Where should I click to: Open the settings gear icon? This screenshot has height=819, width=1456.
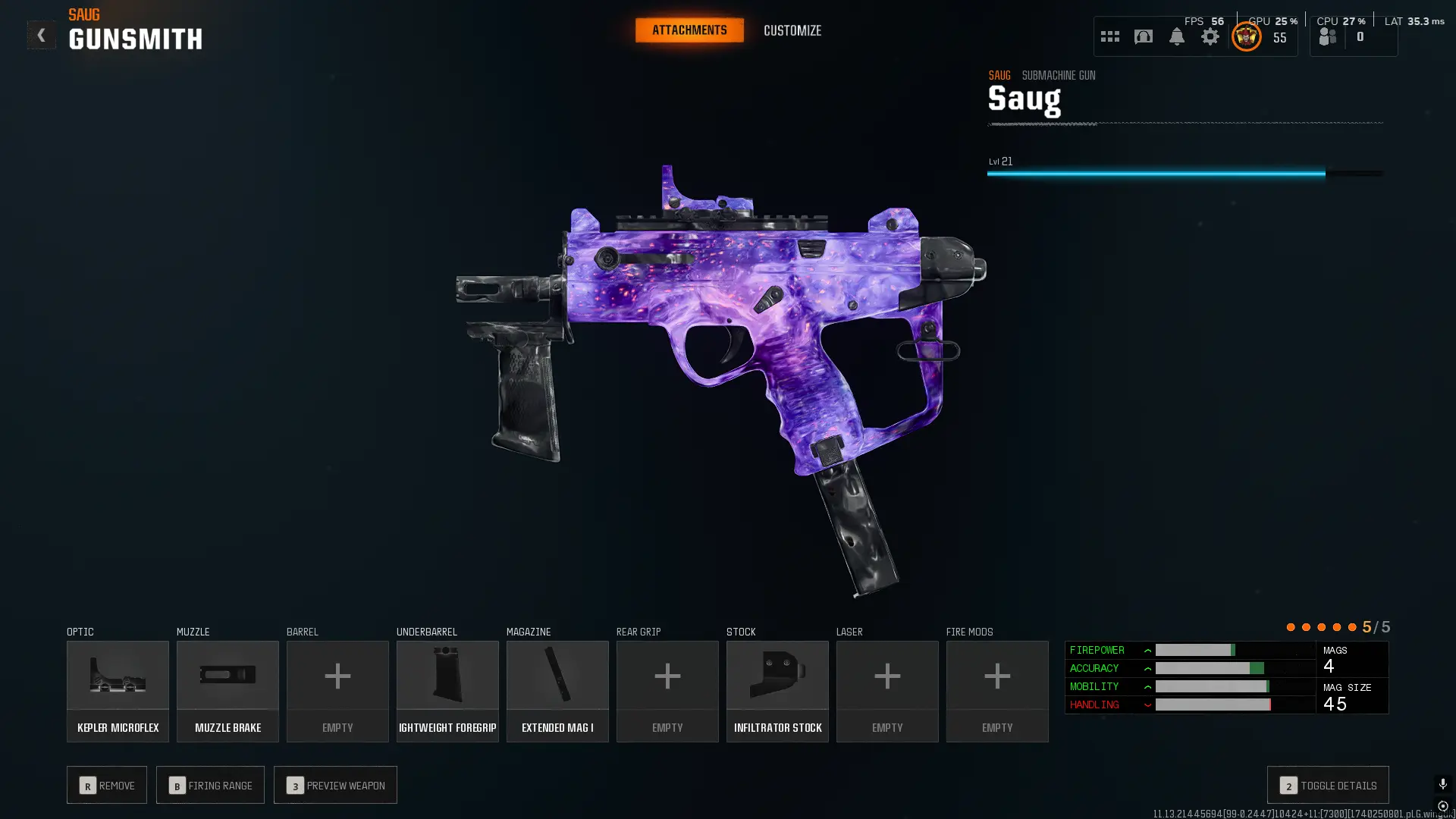pyautogui.click(x=1211, y=36)
